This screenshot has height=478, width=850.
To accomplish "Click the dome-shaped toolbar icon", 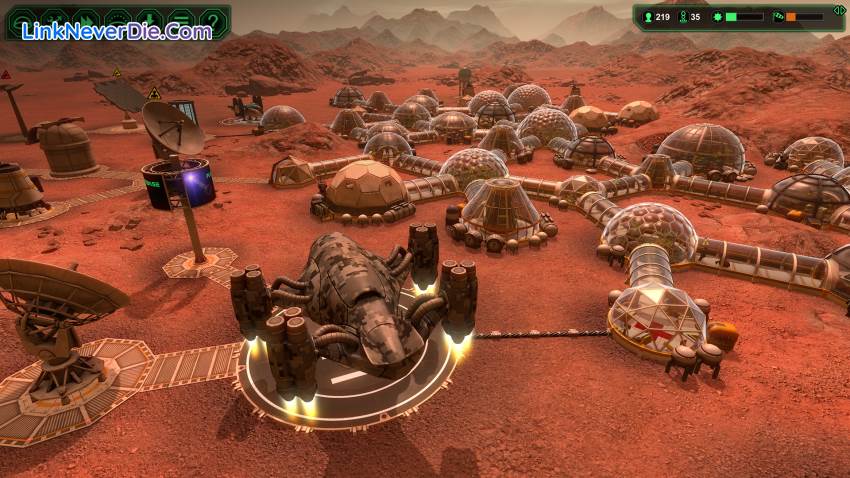I will [117, 20].
